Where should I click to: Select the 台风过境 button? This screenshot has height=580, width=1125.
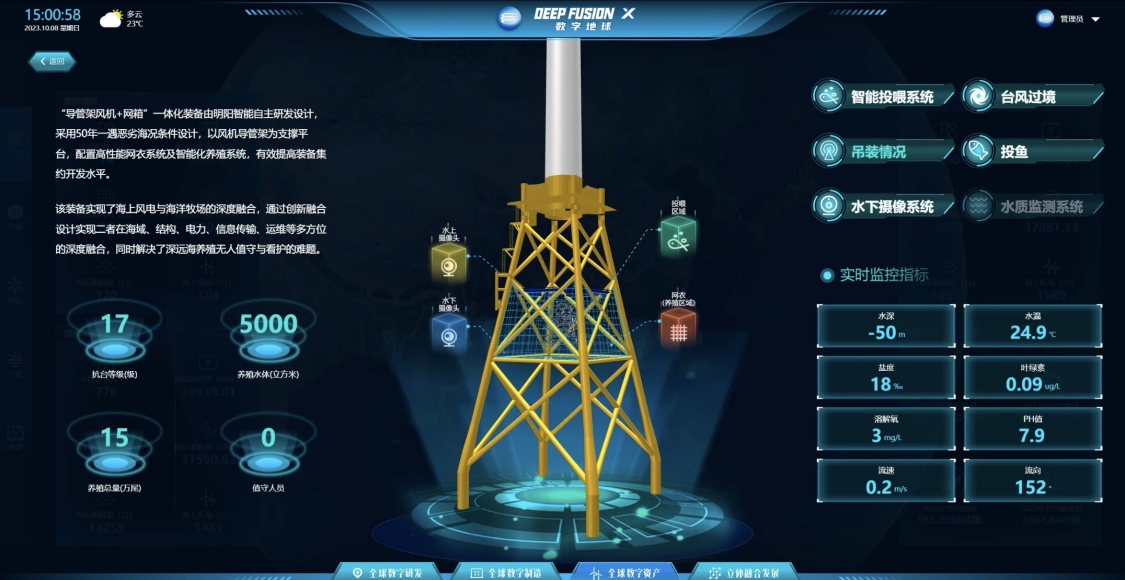1031,97
